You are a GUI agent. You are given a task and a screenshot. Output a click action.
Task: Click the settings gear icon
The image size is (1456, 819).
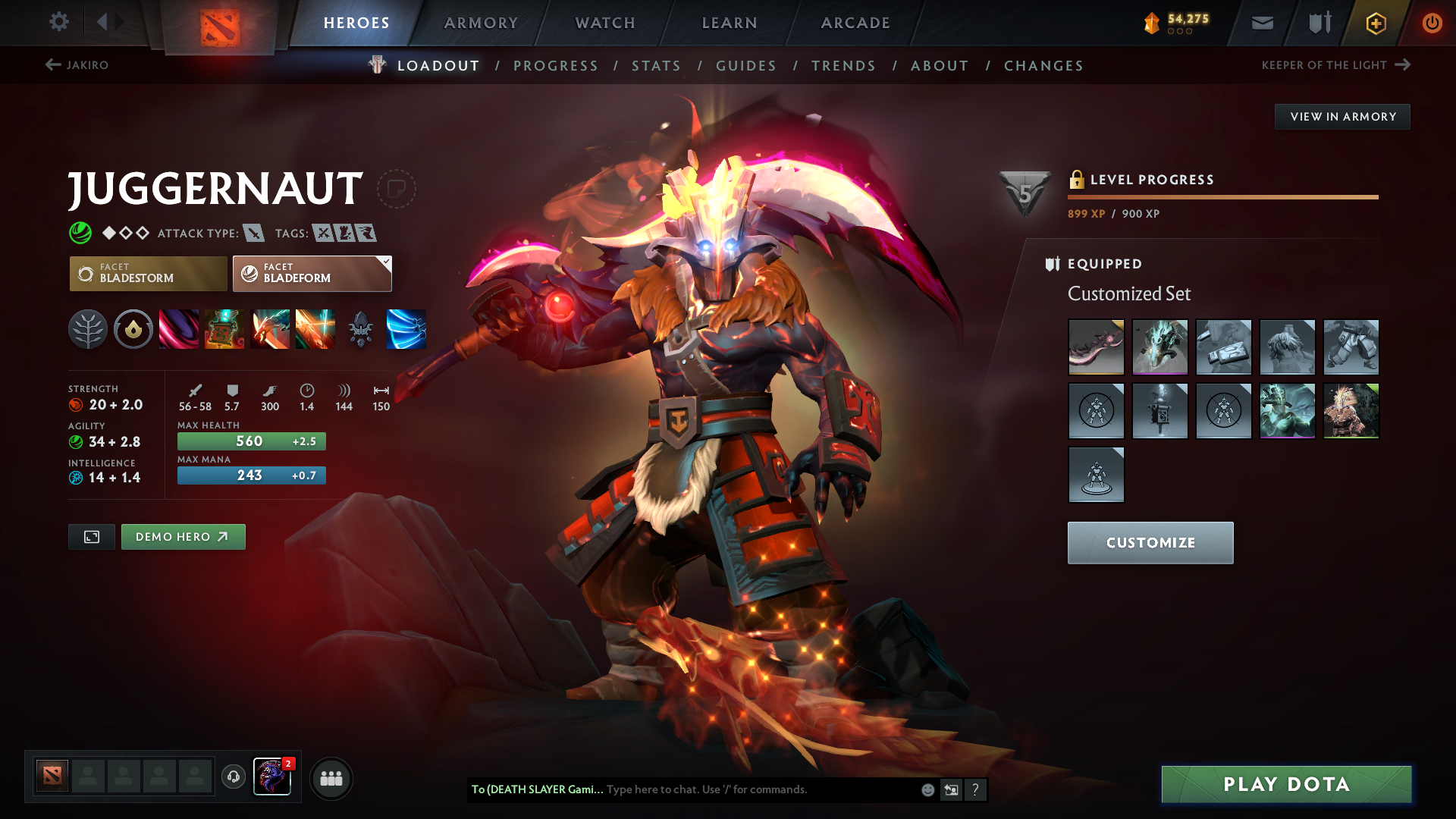point(59,22)
